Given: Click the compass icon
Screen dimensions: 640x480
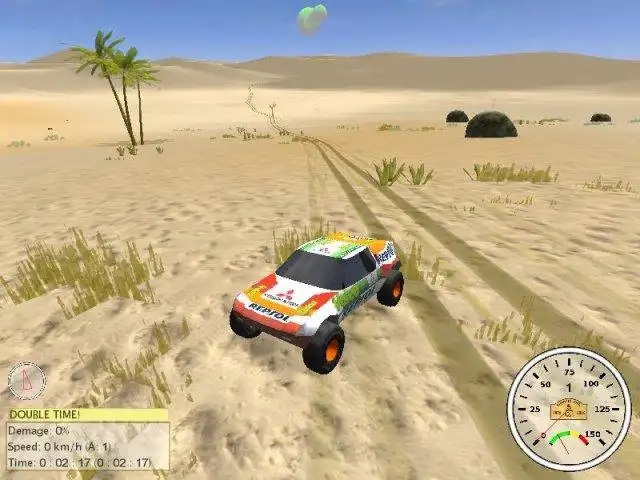Looking at the screenshot, I should 26,381.
